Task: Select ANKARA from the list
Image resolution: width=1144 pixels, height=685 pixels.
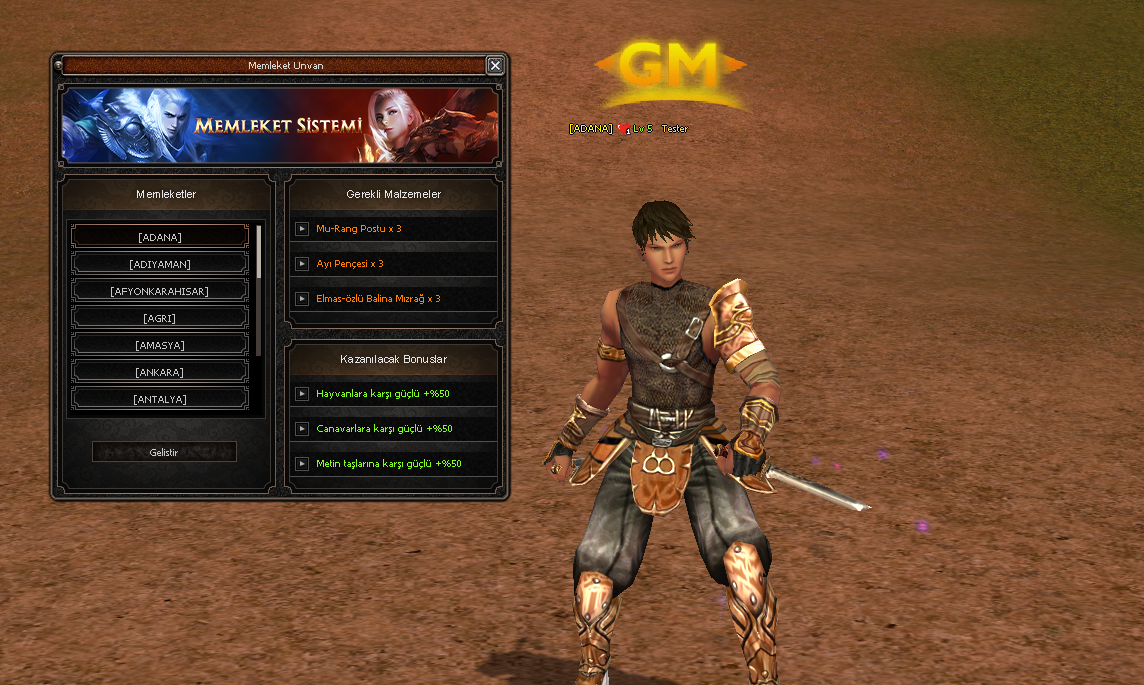Action: point(160,372)
